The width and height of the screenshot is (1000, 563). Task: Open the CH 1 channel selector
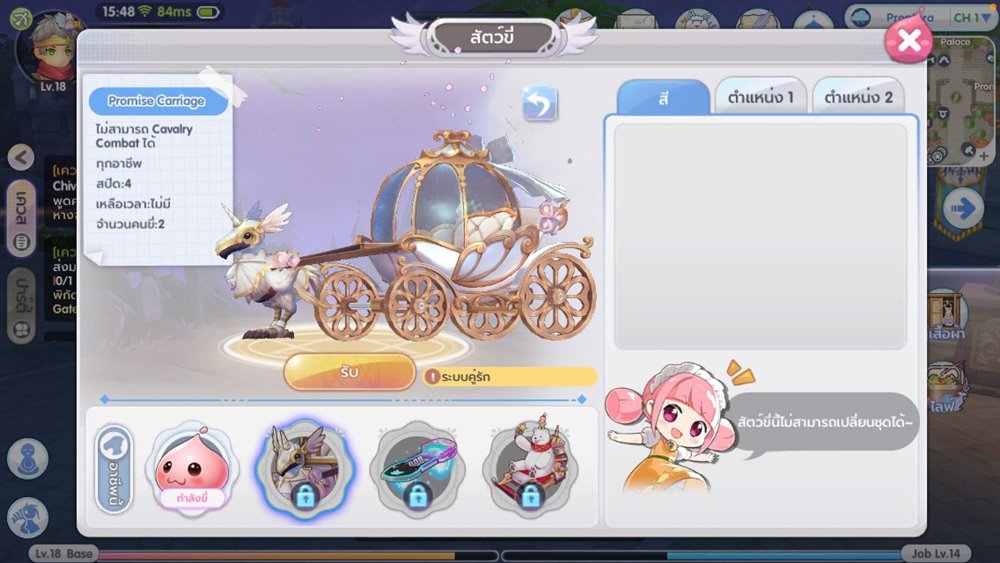pos(966,18)
